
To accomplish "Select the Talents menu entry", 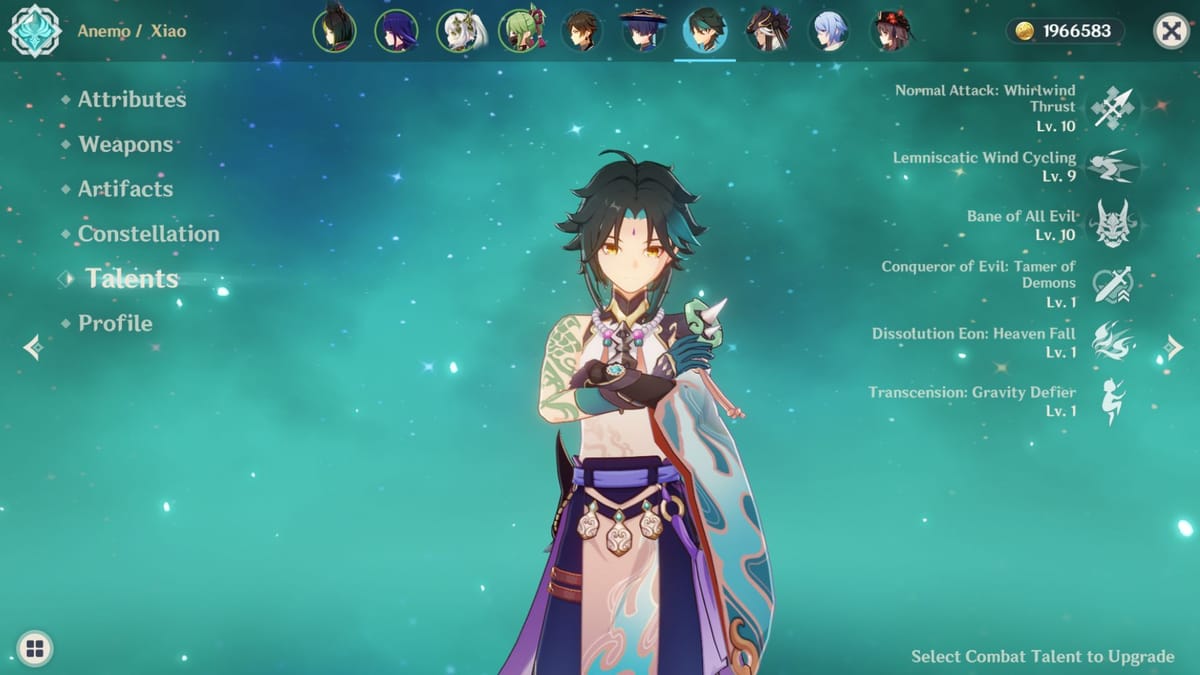I will pyautogui.click(x=131, y=279).
